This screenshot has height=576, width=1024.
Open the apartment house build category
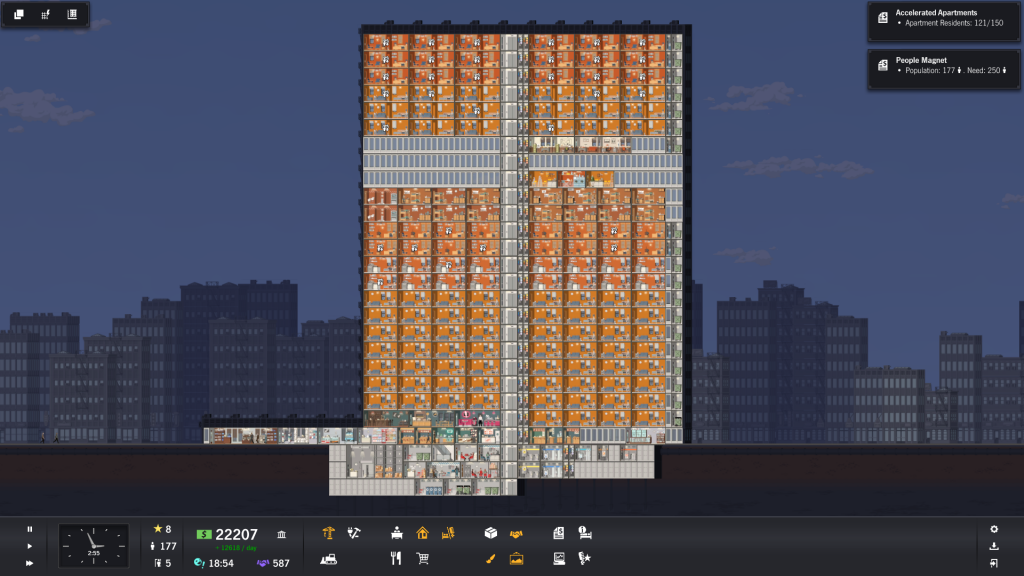coord(422,534)
